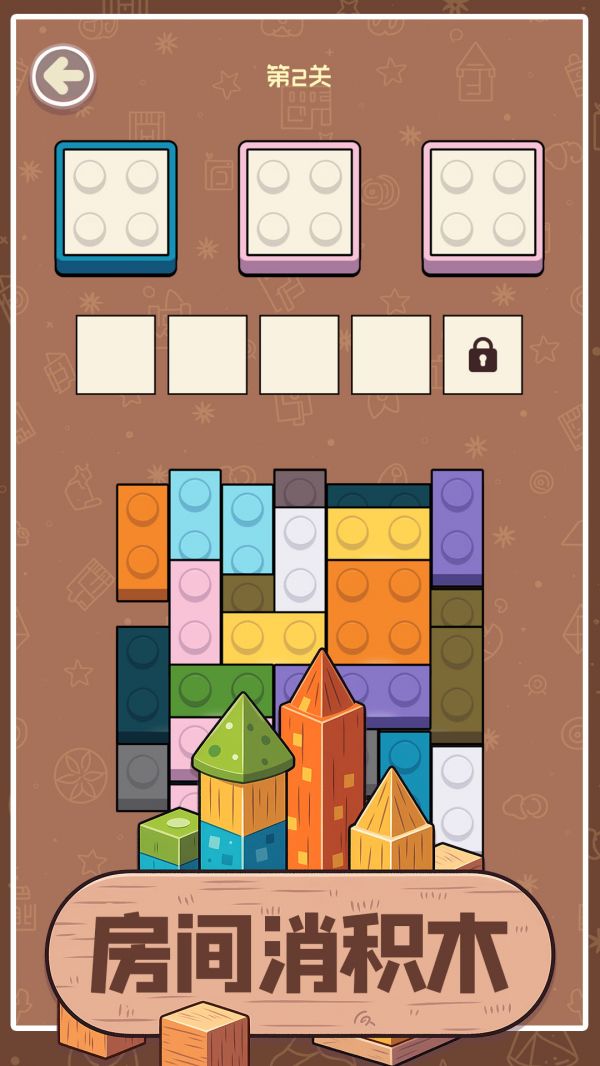Pick the large square orange brick

[x=378, y=609]
